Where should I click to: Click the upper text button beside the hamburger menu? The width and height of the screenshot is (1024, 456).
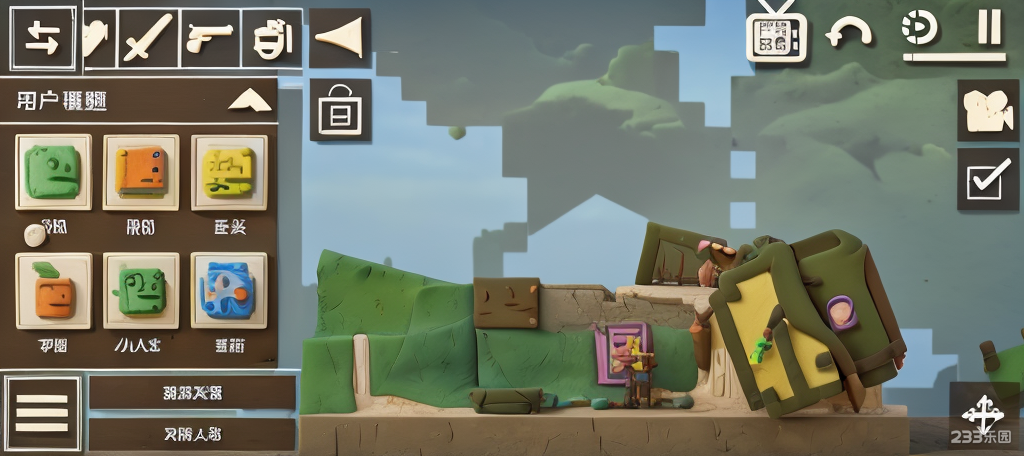tap(192, 393)
